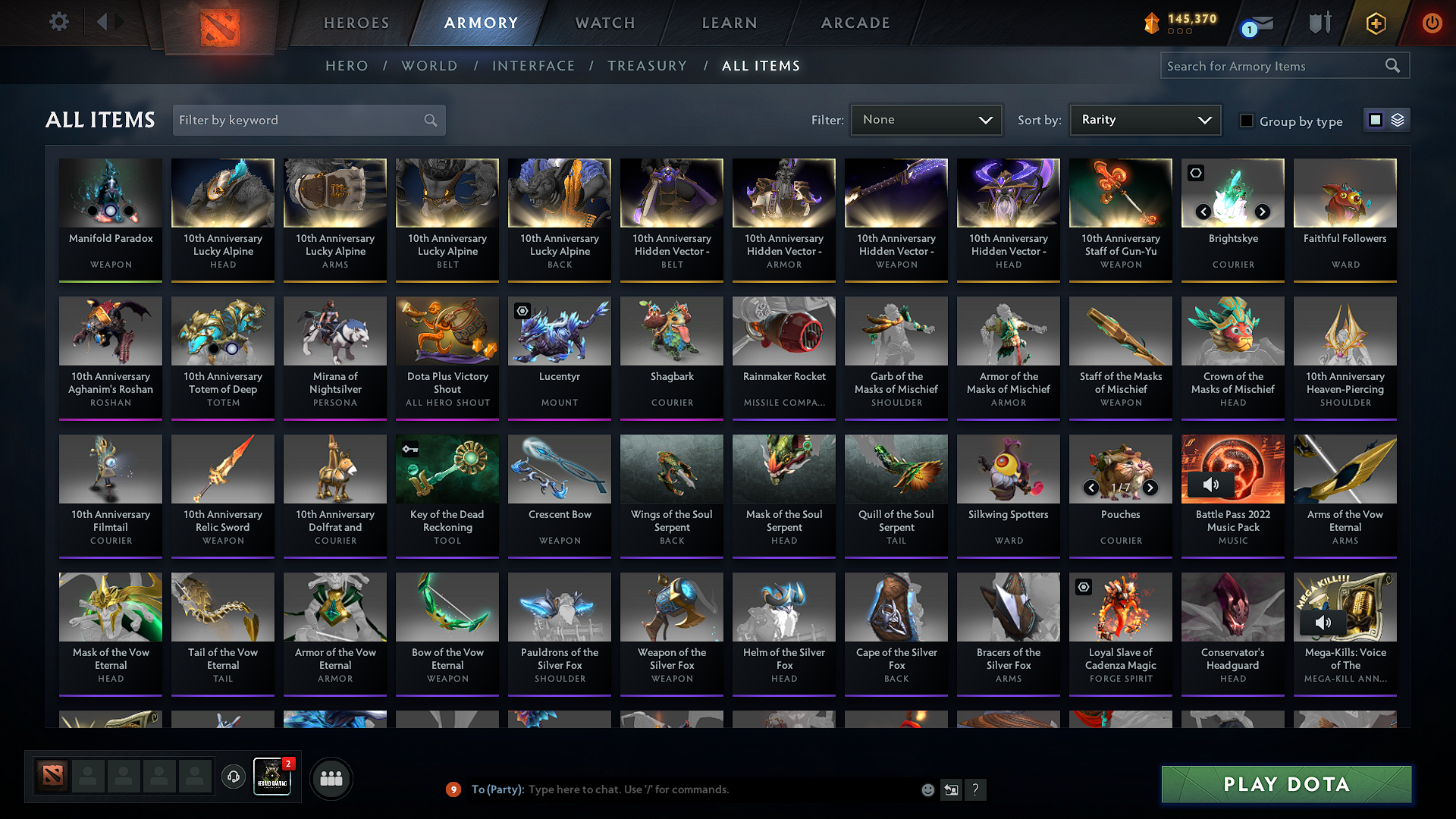Click the next arrow on Pouches courier item
Screen dimensions: 1456x819
pyautogui.click(x=1150, y=488)
